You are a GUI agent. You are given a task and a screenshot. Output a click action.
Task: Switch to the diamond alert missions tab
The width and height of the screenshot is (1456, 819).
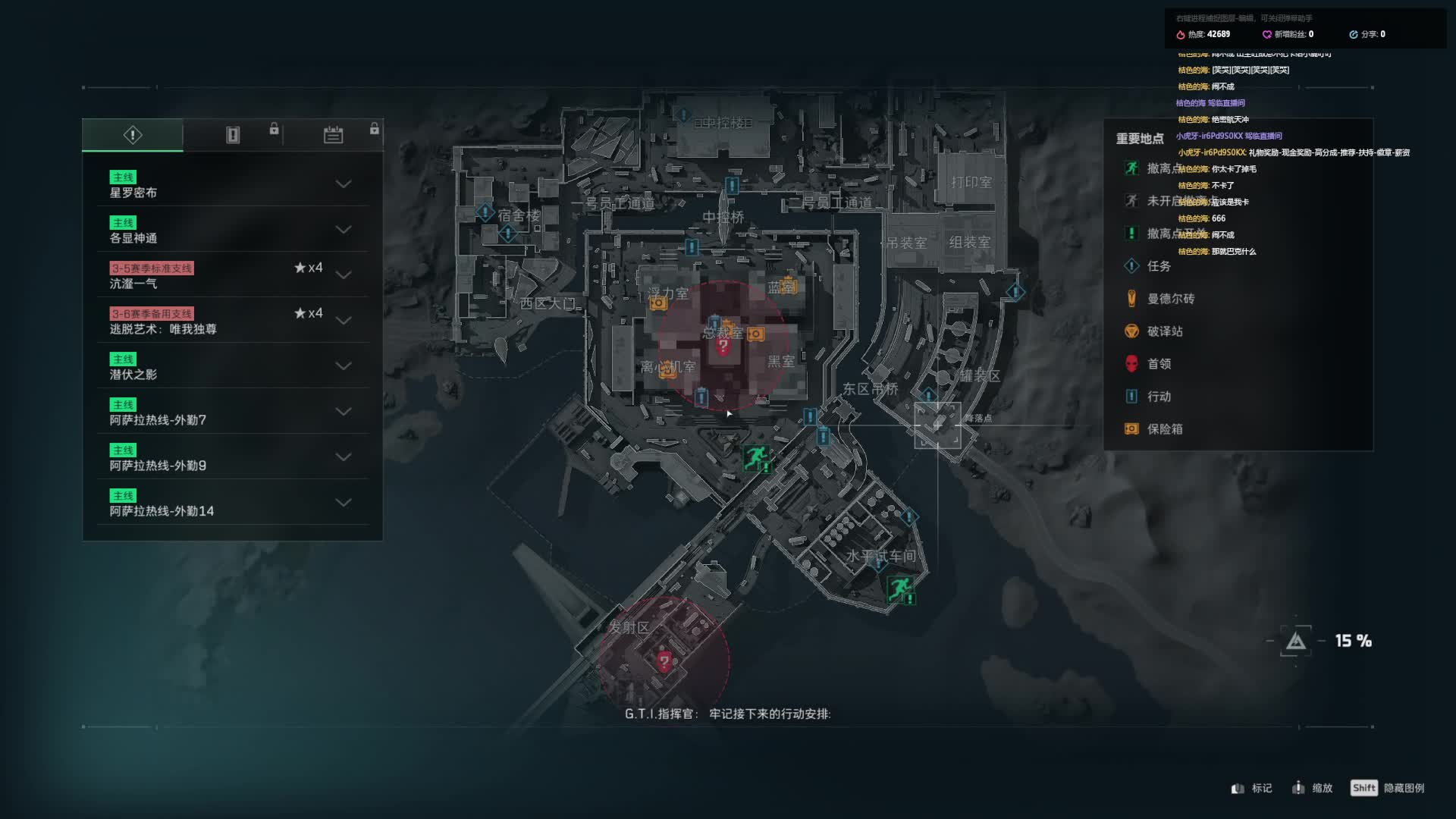[x=133, y=135]
